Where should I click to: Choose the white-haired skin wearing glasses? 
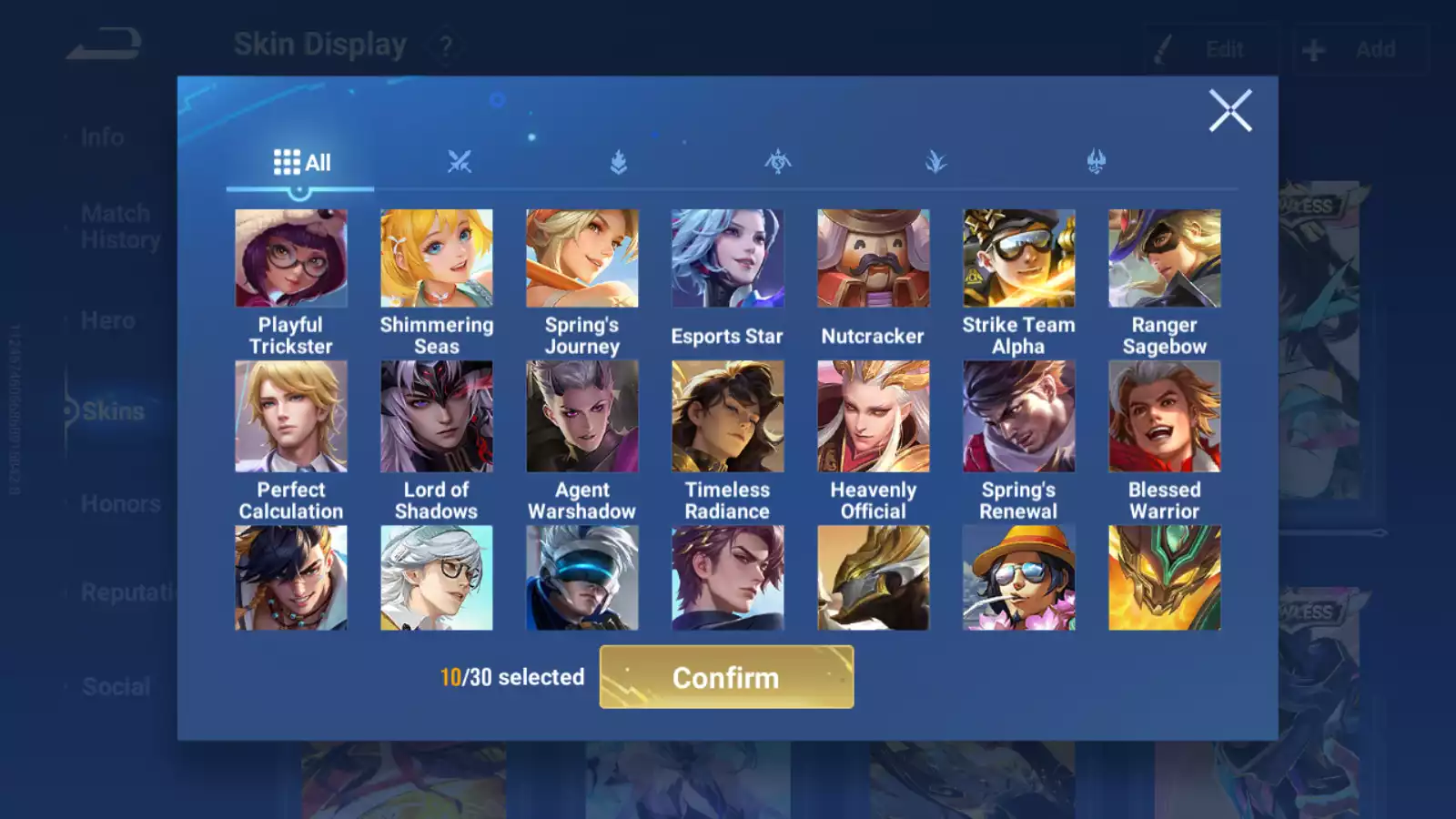437,578
